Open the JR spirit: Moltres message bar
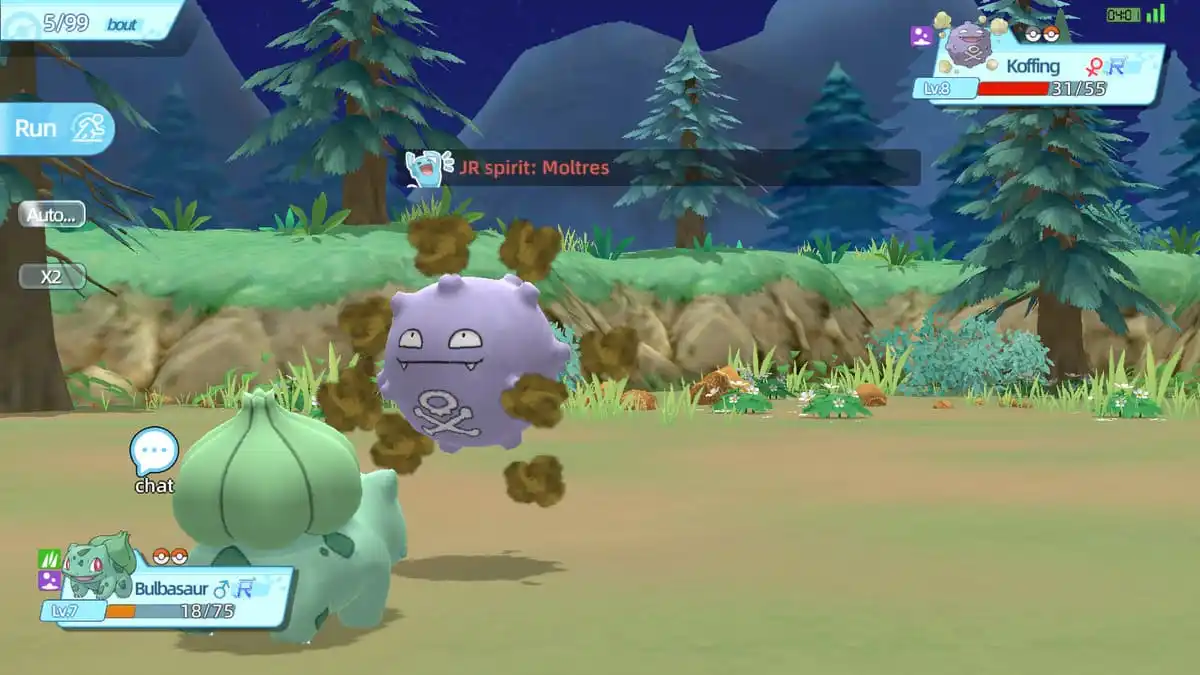Screen dimensions: 1200x675 tap(660, 168)
